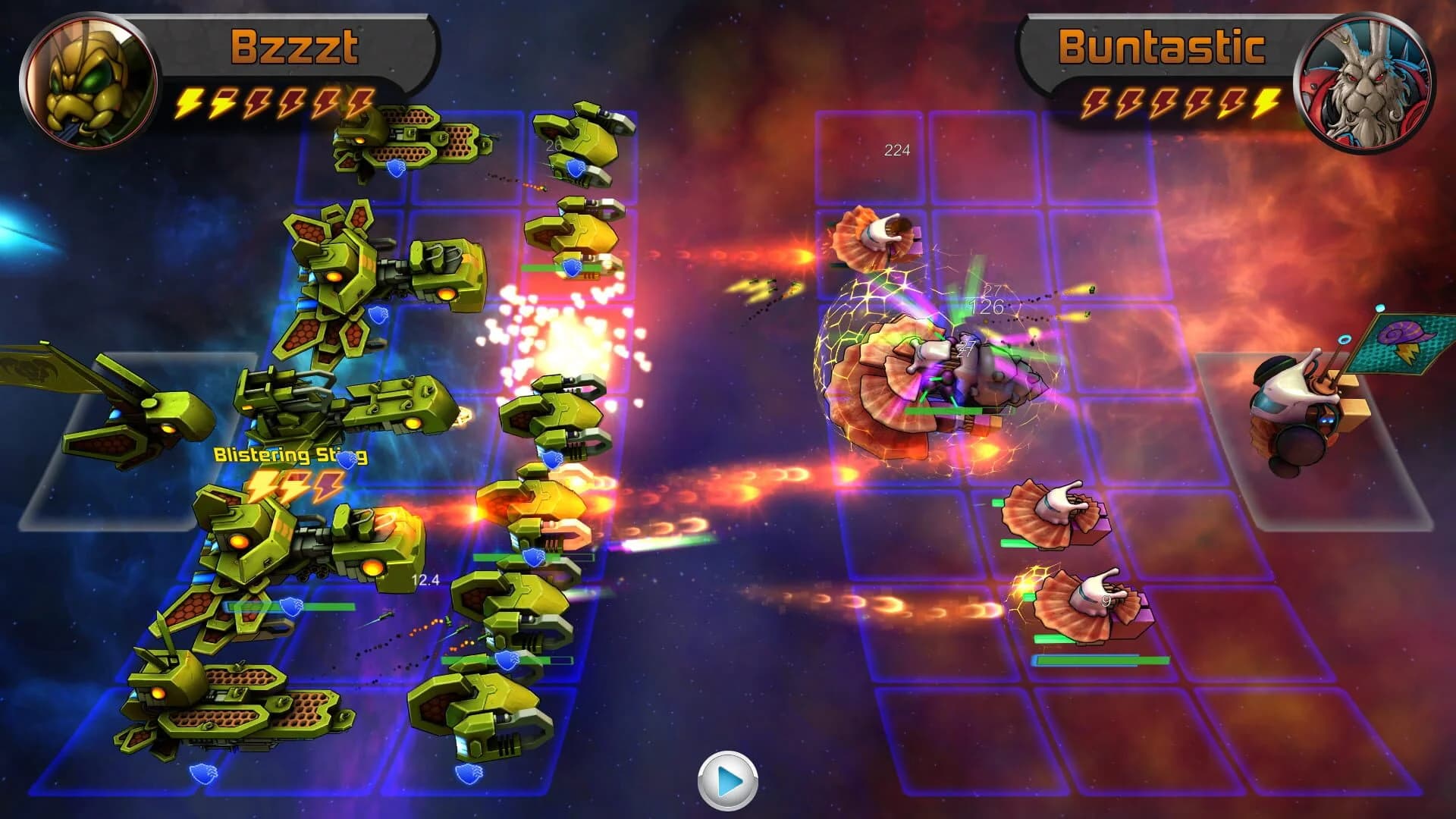Select the first lit lightning bolt under Bzzzt
The width and height of the screenshot is (1456, 819).
click(190, 102)
